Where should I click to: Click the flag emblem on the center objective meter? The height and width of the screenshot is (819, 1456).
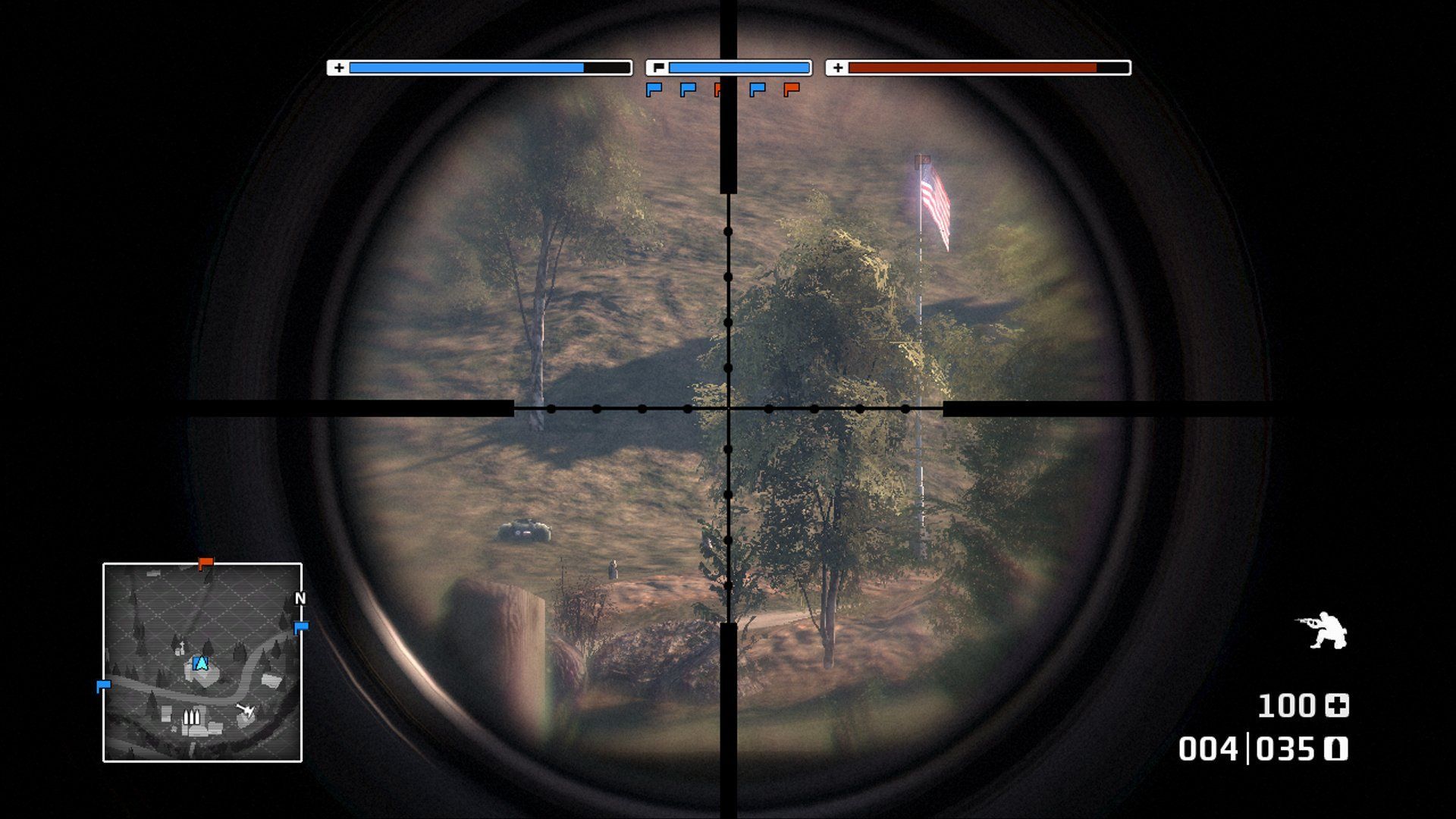(659, 67)
